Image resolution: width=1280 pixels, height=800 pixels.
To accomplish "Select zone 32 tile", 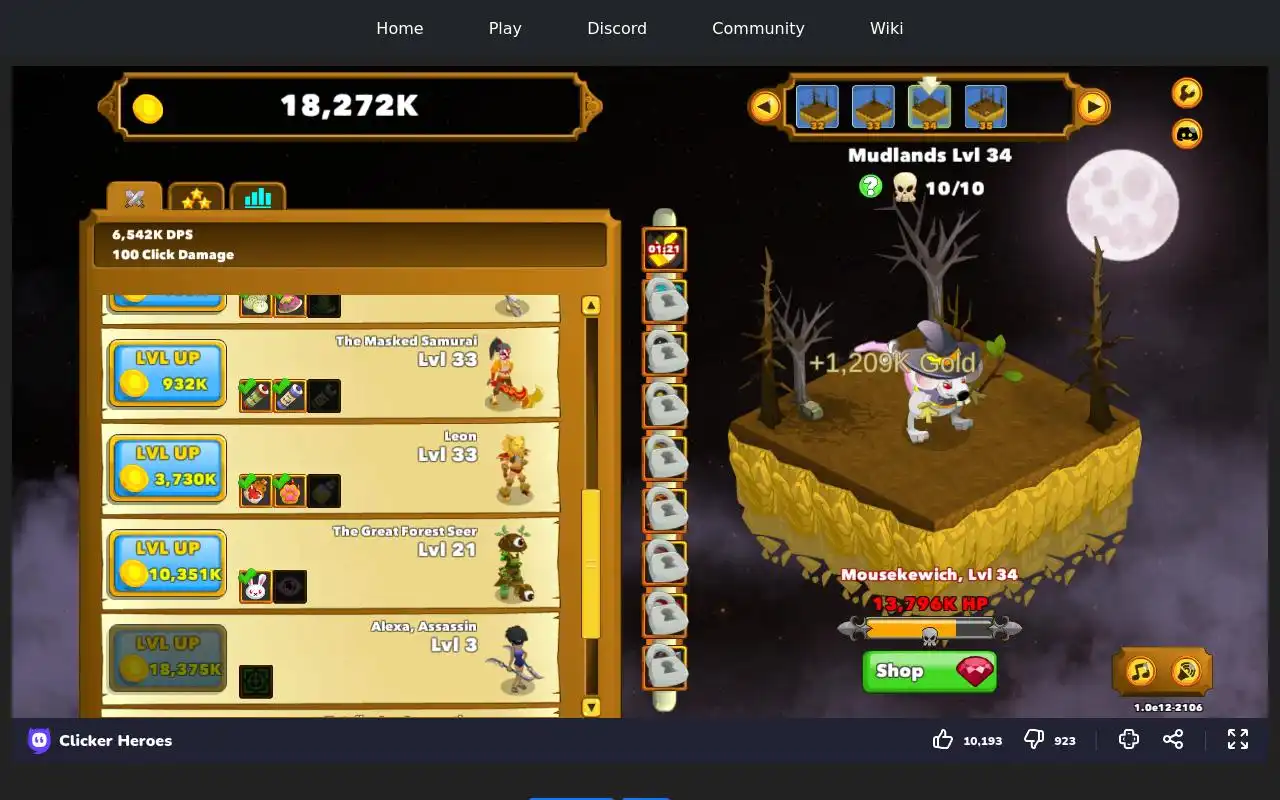I will (817, 107).
